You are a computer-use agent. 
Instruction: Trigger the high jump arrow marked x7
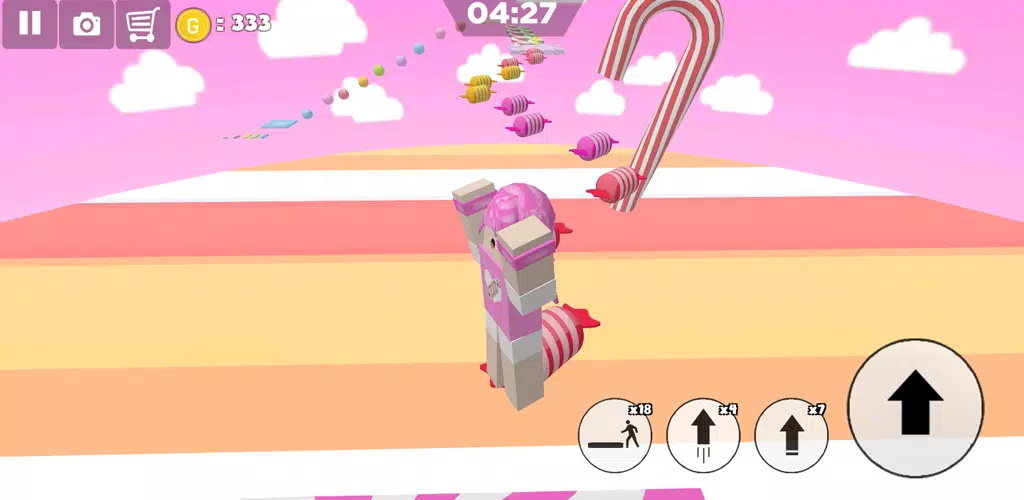point(791,436)
